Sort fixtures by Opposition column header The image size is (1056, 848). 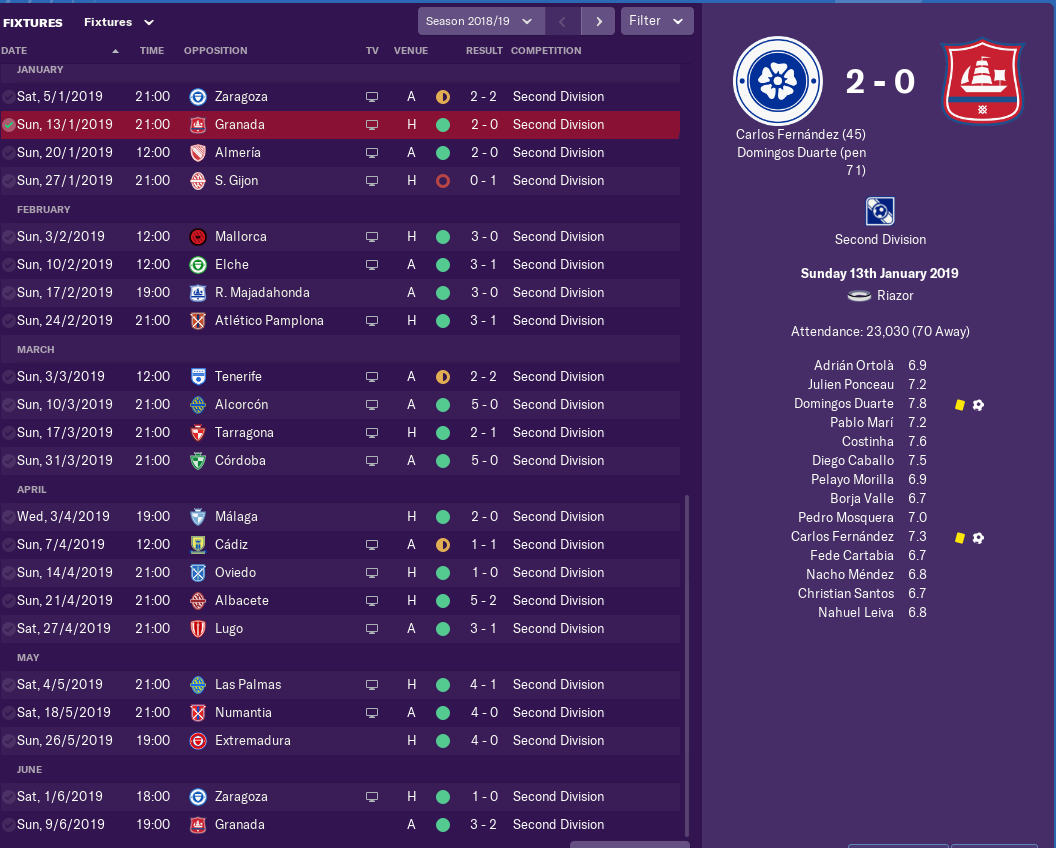[215, 50]
